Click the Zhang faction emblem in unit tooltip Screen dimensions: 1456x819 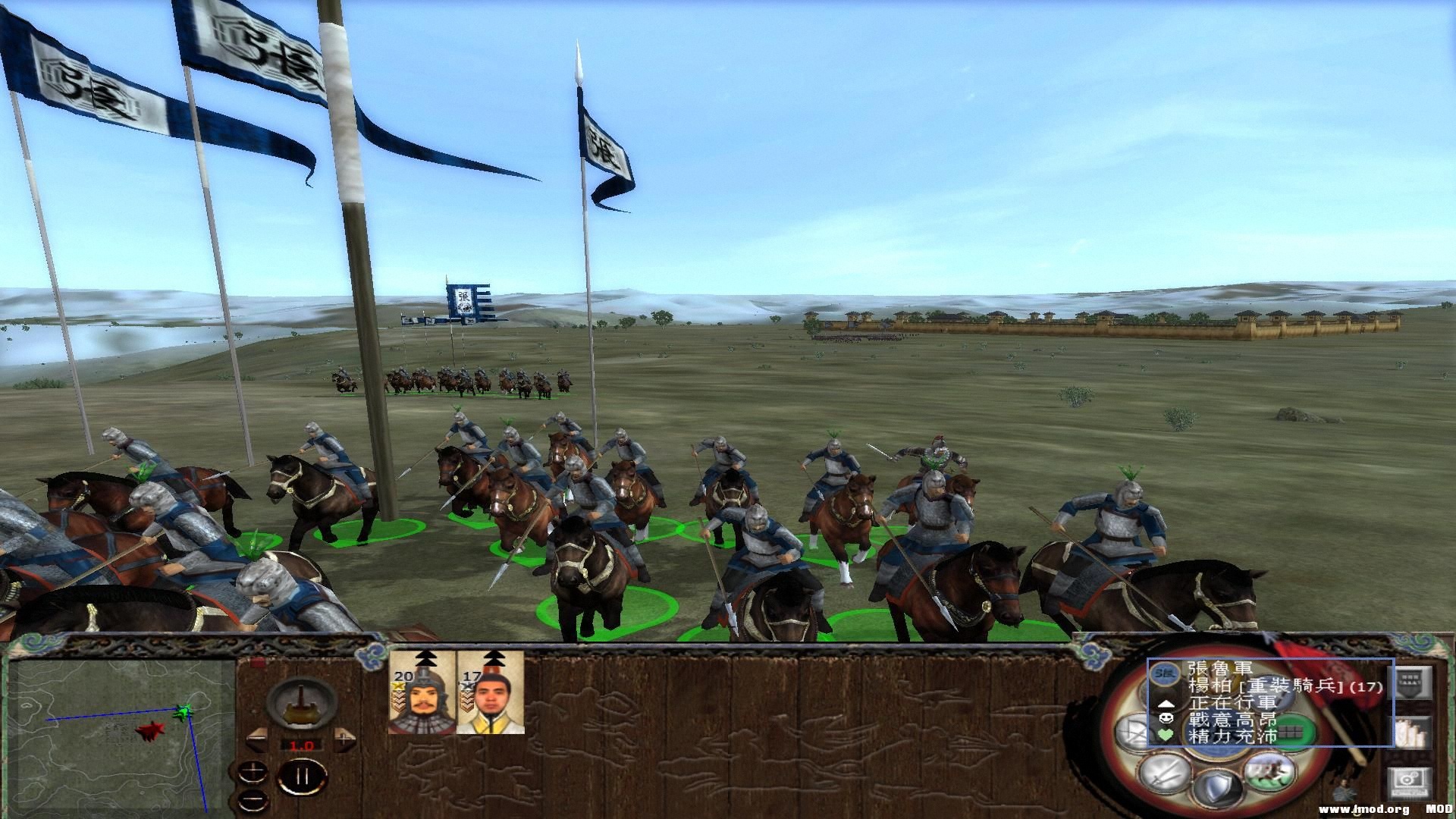1166,673
